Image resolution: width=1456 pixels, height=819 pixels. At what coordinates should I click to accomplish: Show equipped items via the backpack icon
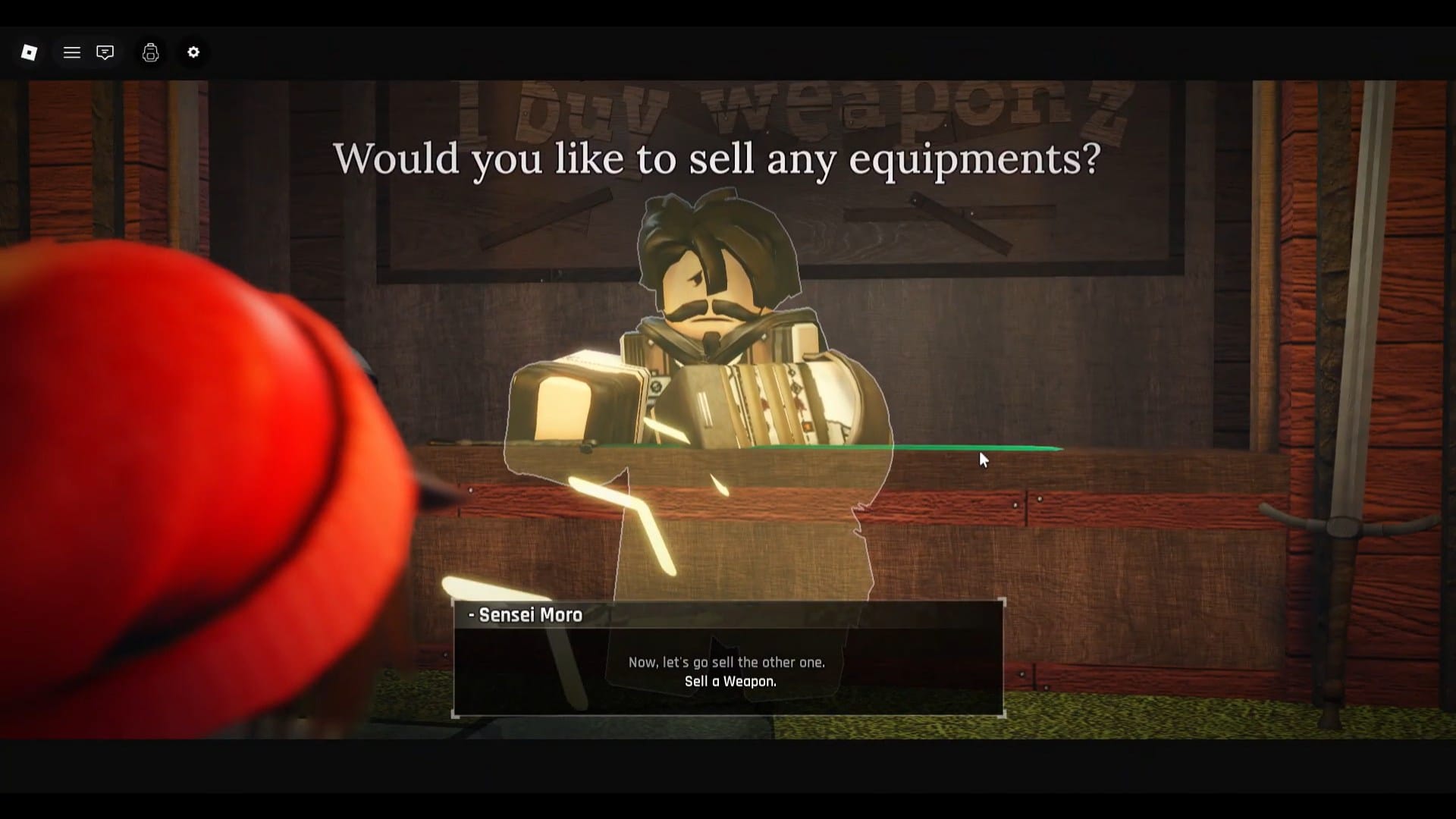click(x=150, y=52)
